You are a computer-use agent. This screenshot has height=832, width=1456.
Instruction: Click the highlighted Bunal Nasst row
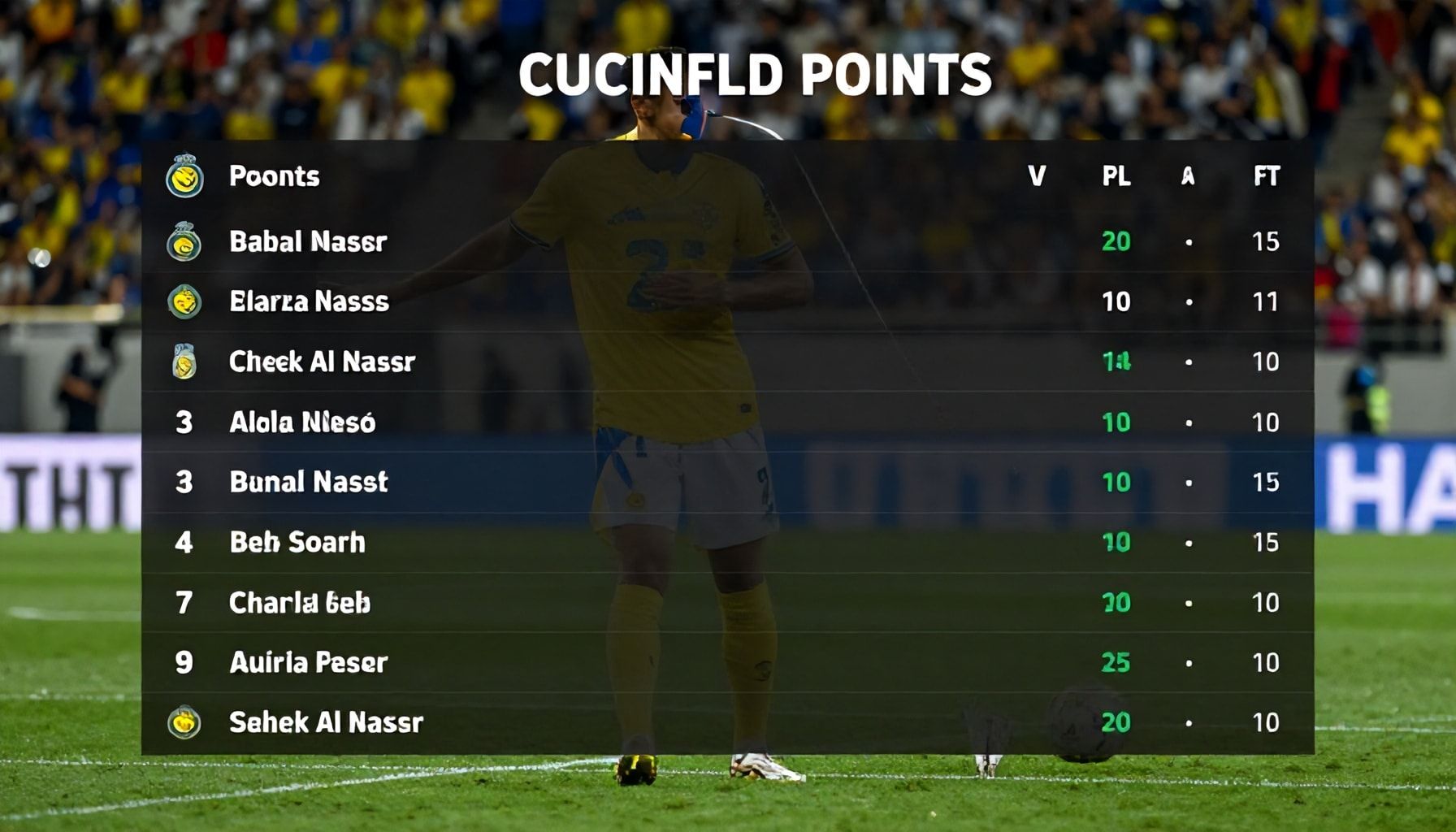pos(309,482)
